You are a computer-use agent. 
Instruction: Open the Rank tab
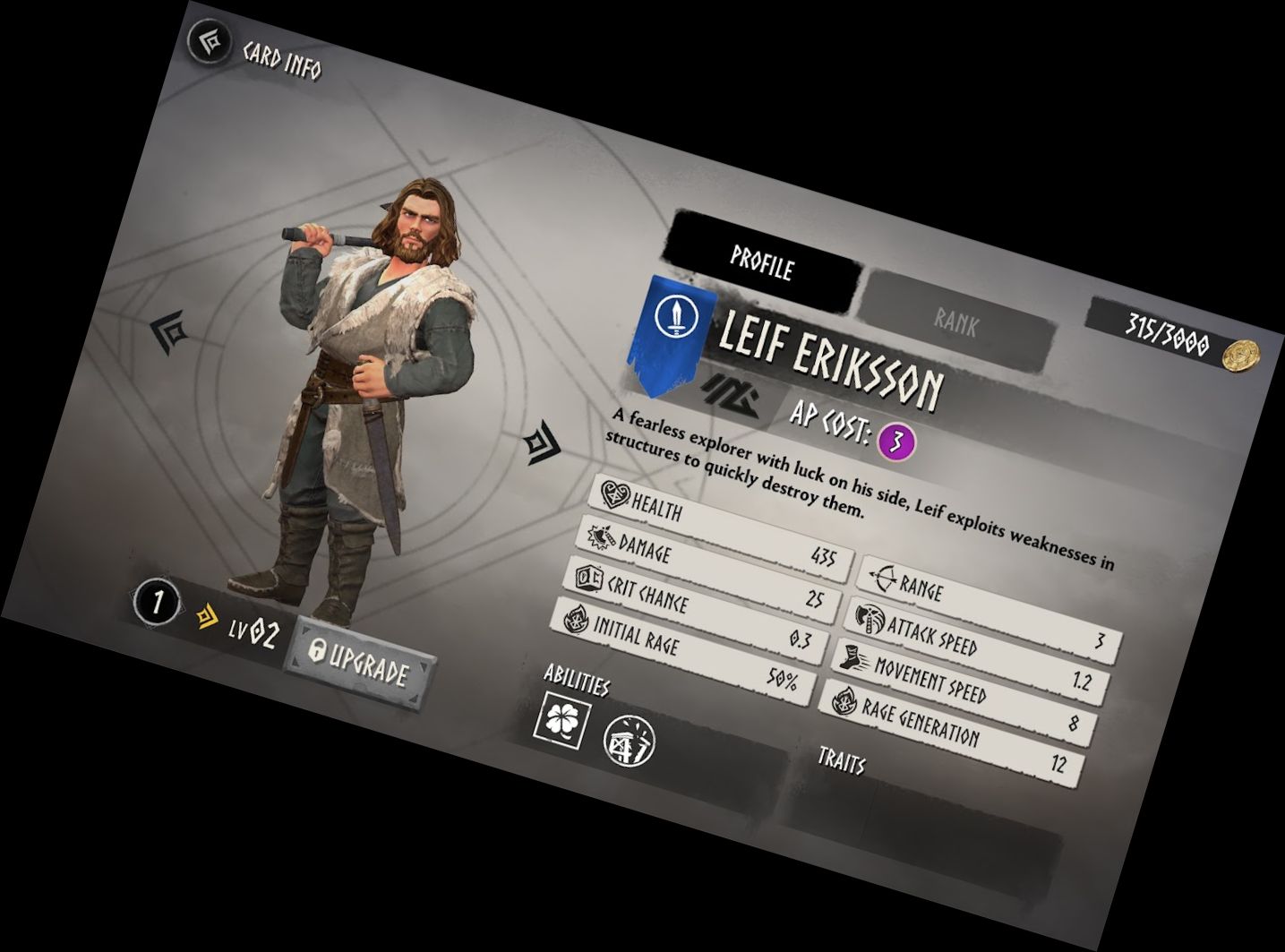click(x=955, y=322)
